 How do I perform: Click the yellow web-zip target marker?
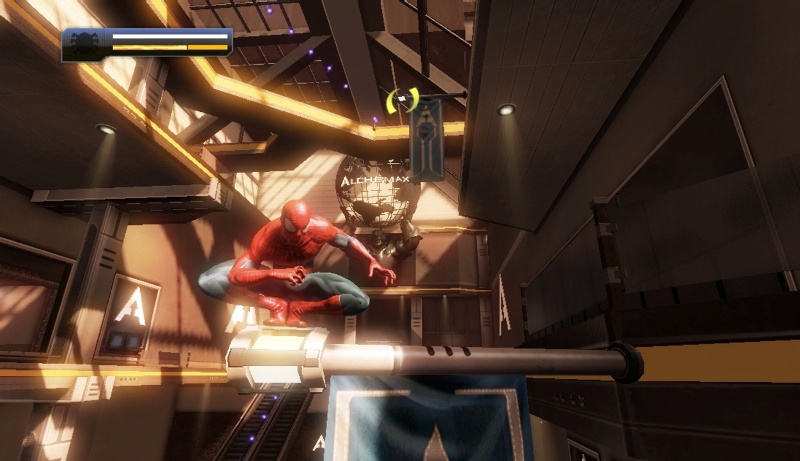pos(401,100)
